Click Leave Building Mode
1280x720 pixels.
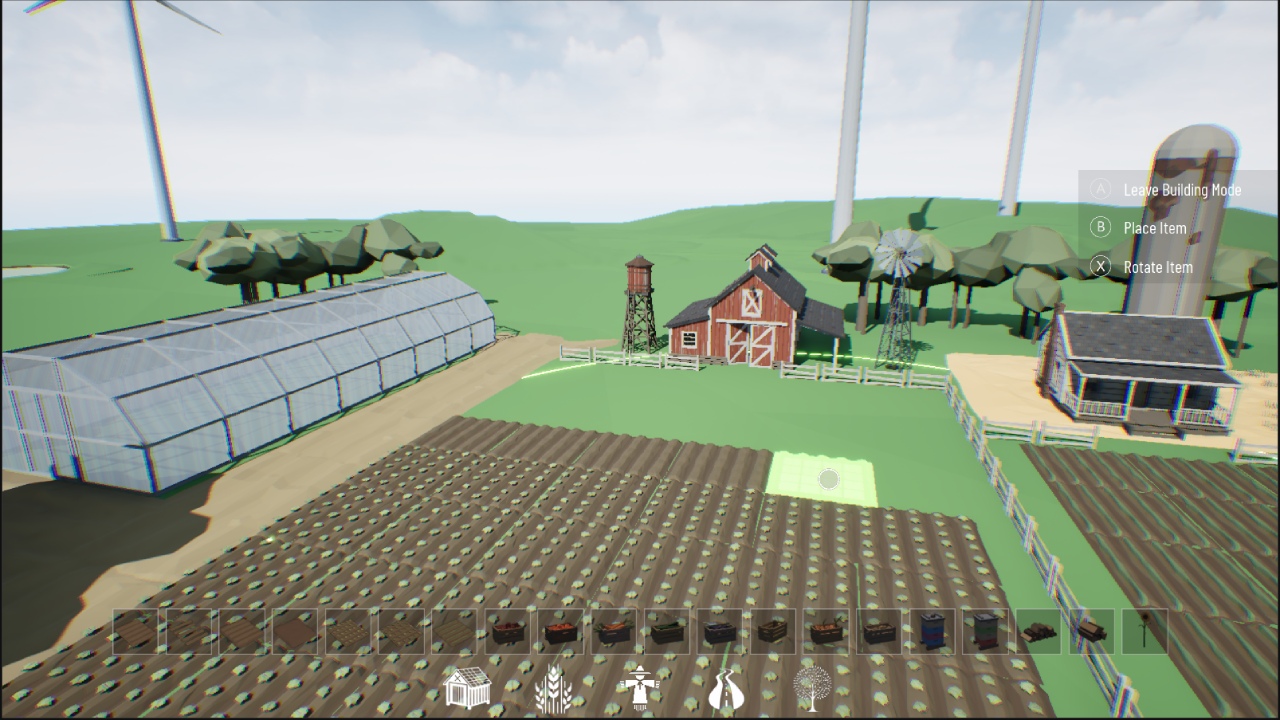pyautogui.click(x=1182, y=189)
